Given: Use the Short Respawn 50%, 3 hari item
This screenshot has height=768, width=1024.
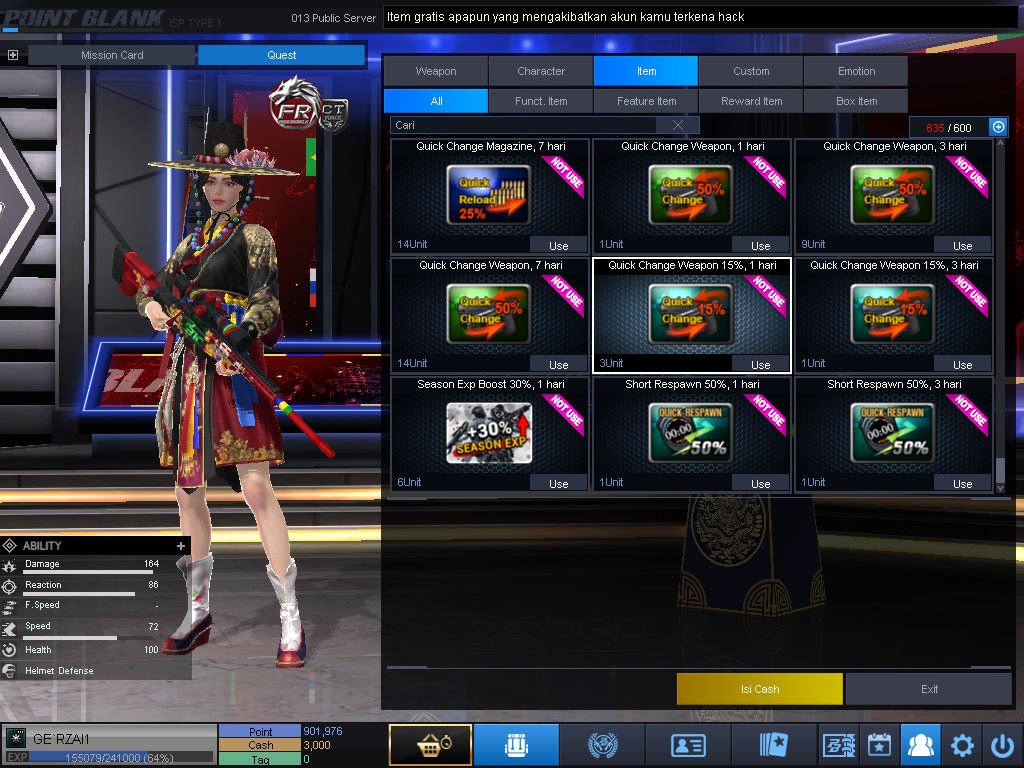Looking at the screenshot, I should pyautogui.click(x=962, y=484).
